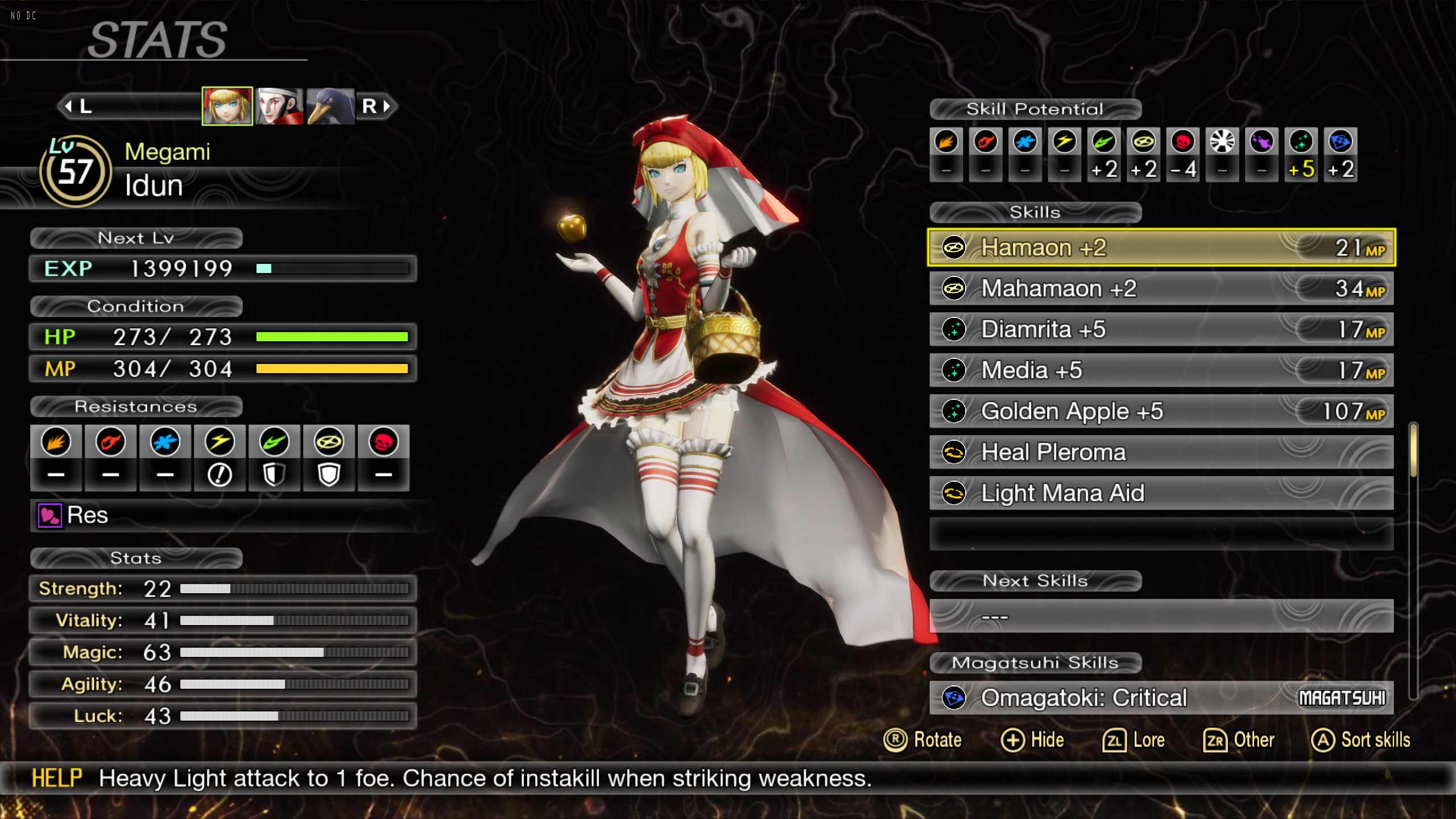Toggle demon model visibility with Hide

1032,740
